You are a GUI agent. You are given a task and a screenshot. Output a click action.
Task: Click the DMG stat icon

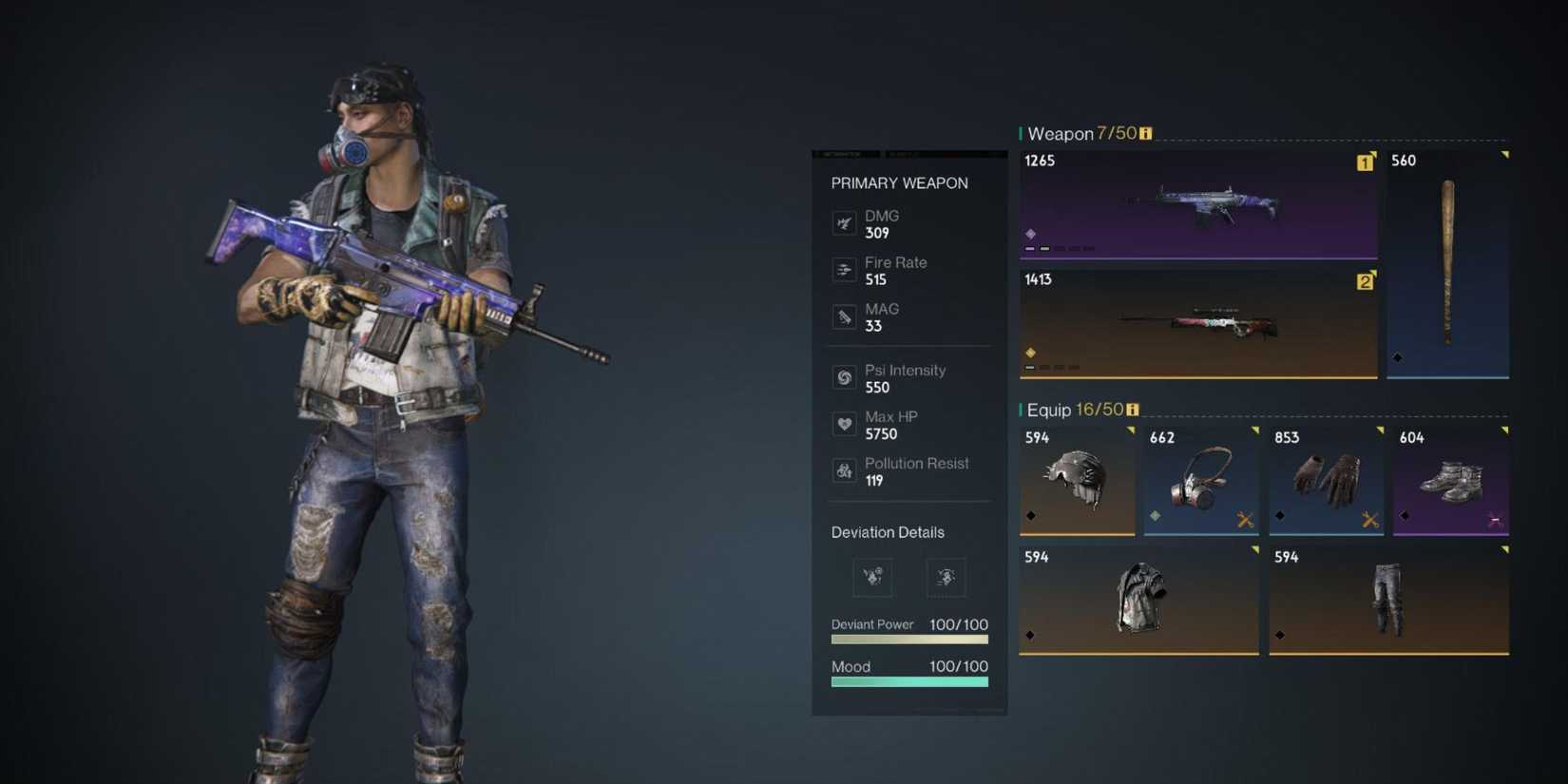click(x=845, y=223)
